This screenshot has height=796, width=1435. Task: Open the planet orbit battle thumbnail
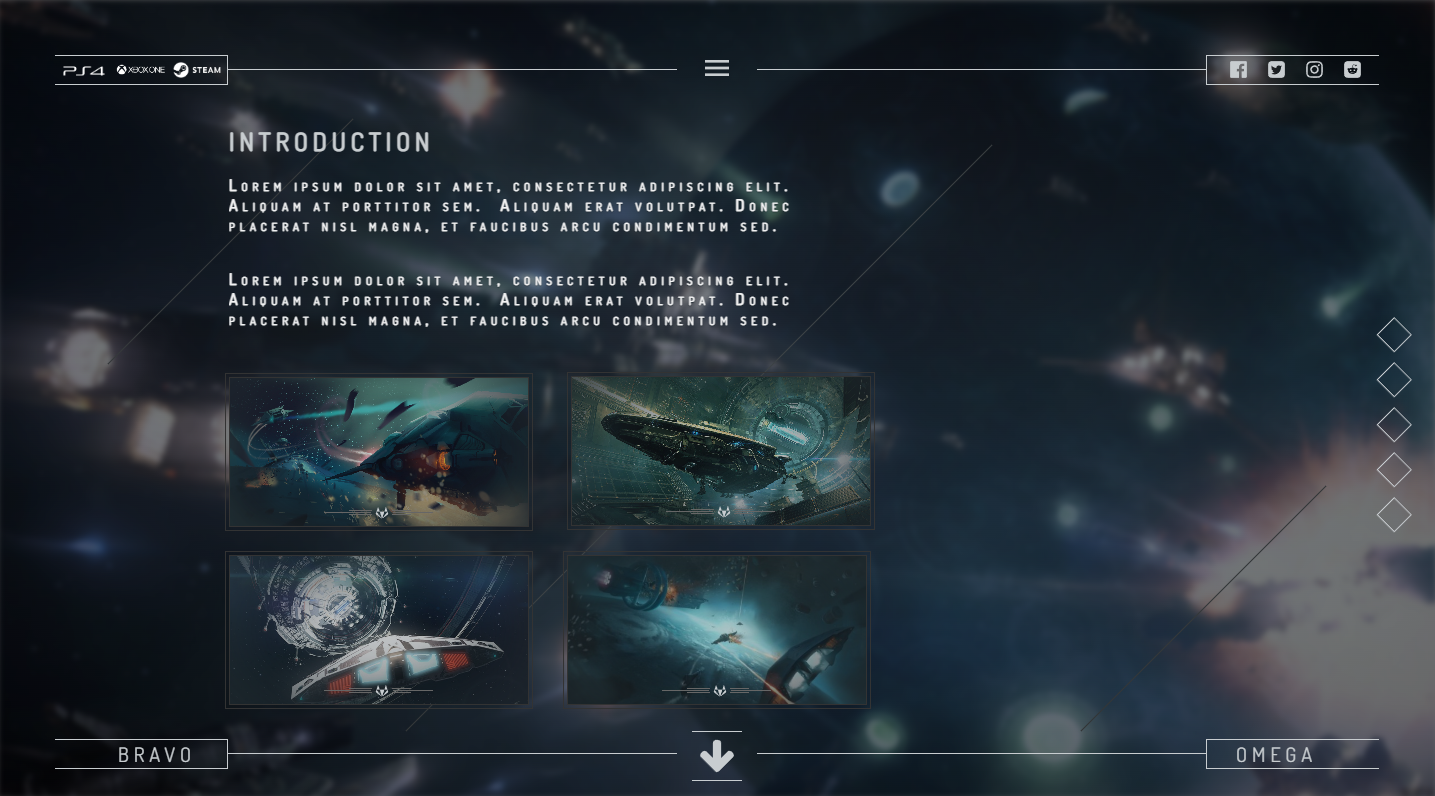pos(717,630)
